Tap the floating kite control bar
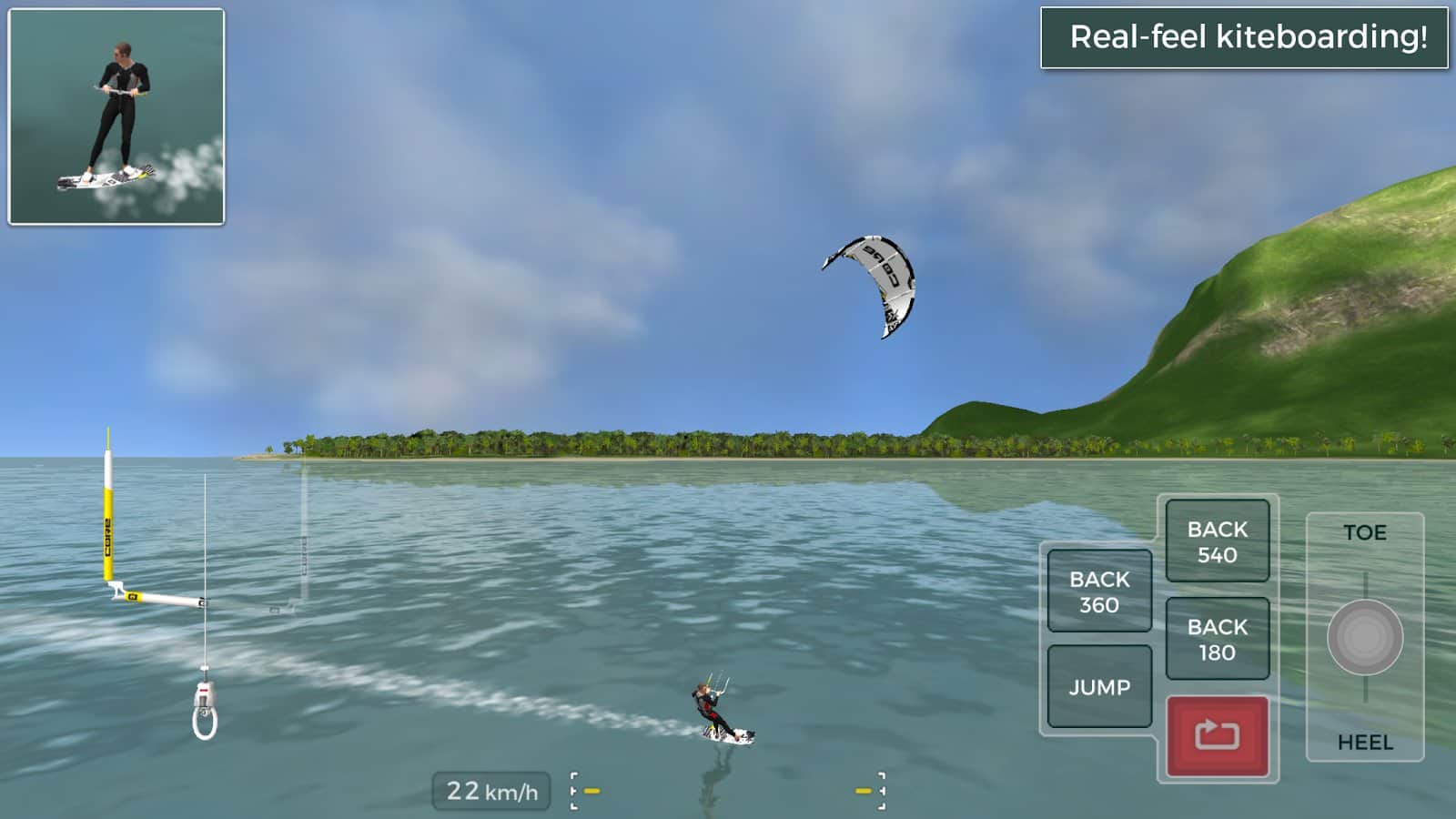Viewport: 1456px width, 819px height. (x=164, y=601)
